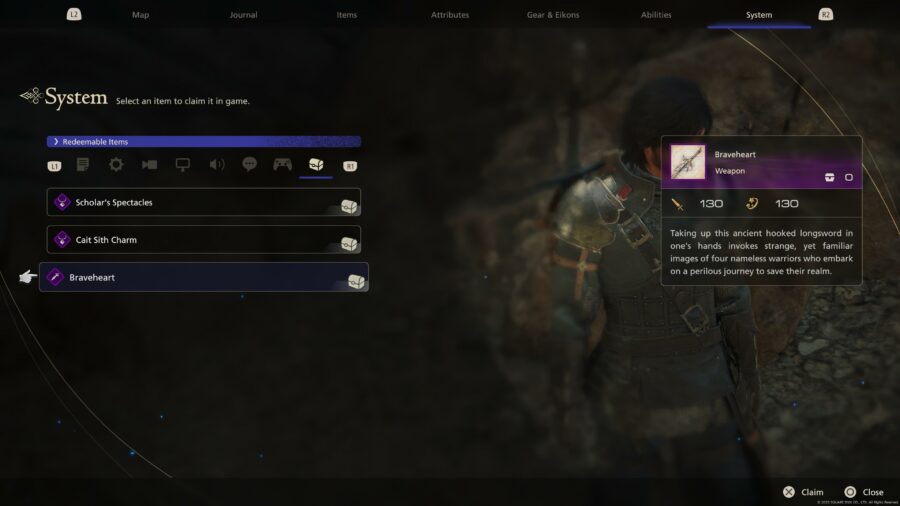Select the Scholar's Spectacles item
Screen dimensions: 900x506
pyautogui.click(x=204, y=202)
